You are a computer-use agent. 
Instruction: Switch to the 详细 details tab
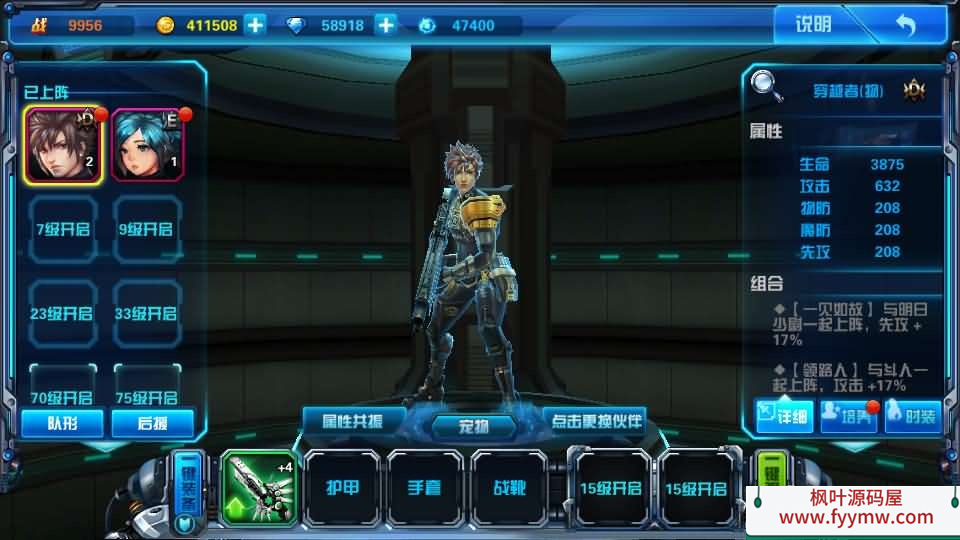pyautogui.click(x=784, y=415)
